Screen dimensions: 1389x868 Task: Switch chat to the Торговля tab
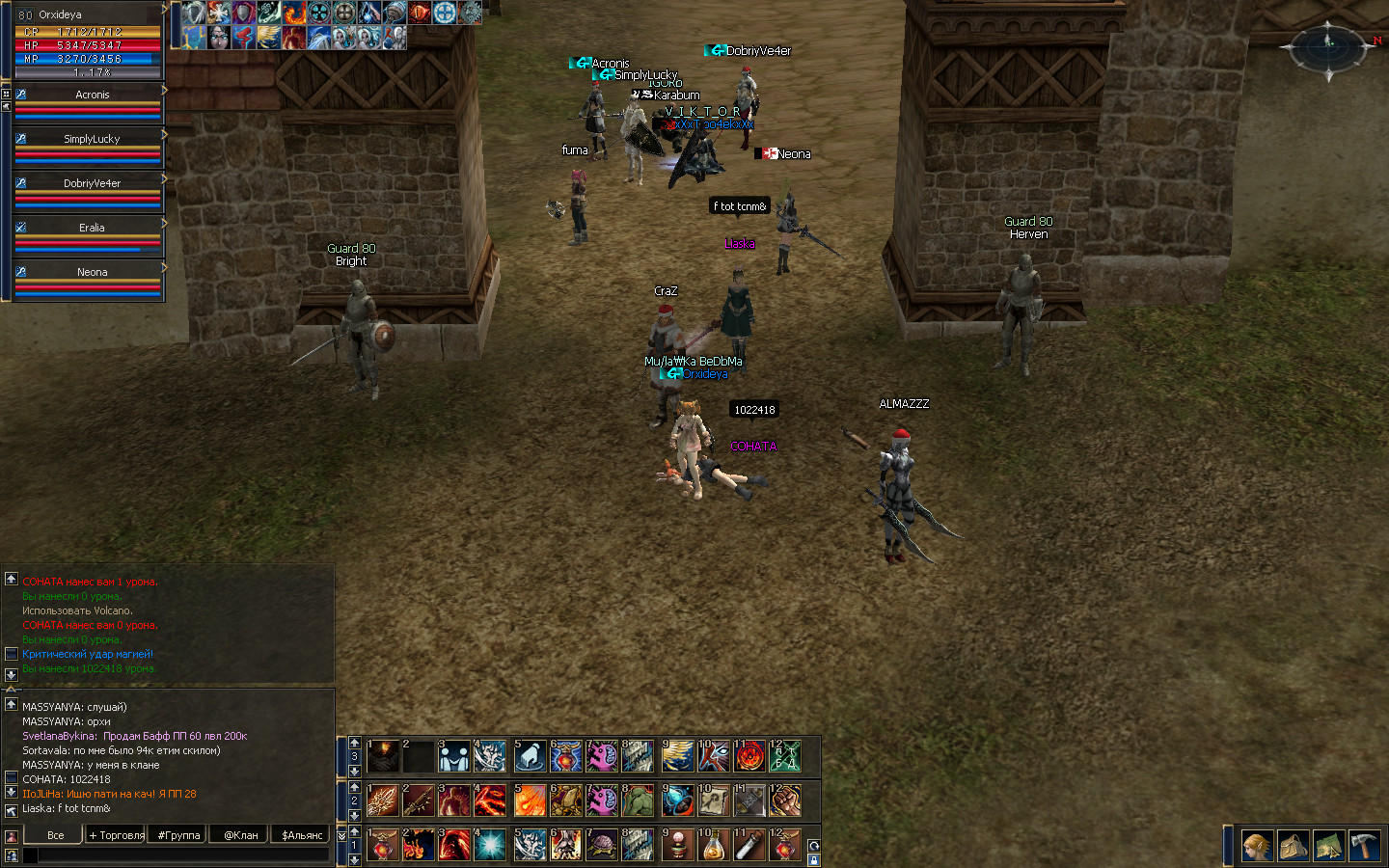(116, 835)
